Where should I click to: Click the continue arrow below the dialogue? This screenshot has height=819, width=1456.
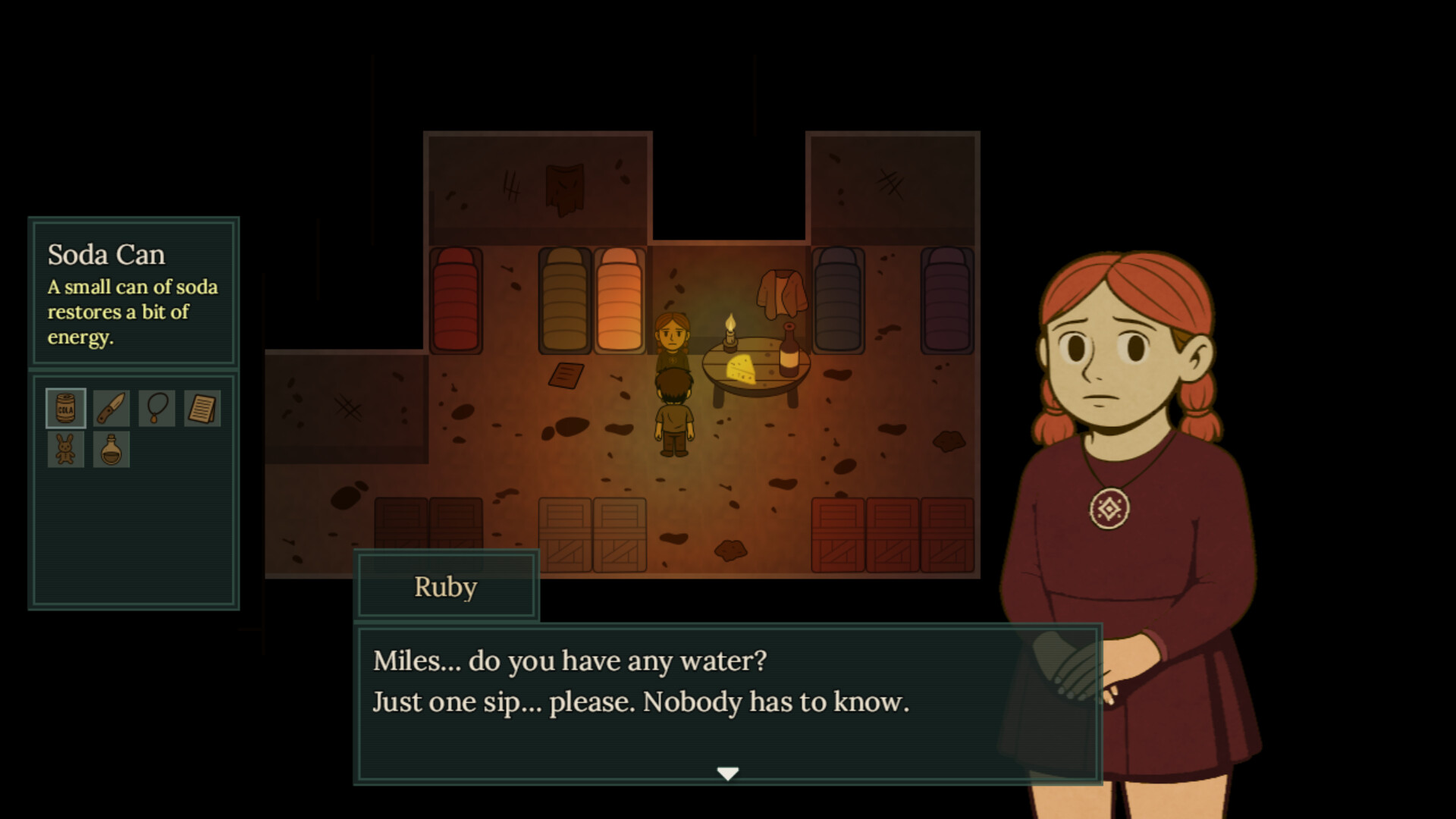tap(728, 772)
